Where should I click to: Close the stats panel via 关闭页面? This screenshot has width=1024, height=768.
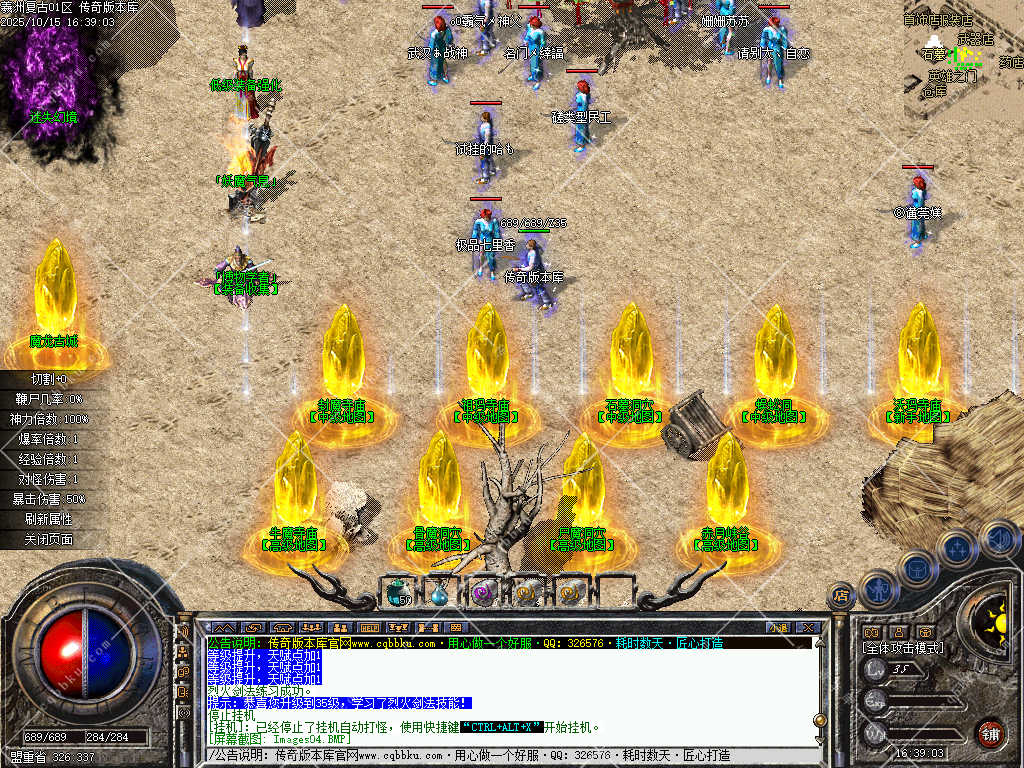point(50,539)
